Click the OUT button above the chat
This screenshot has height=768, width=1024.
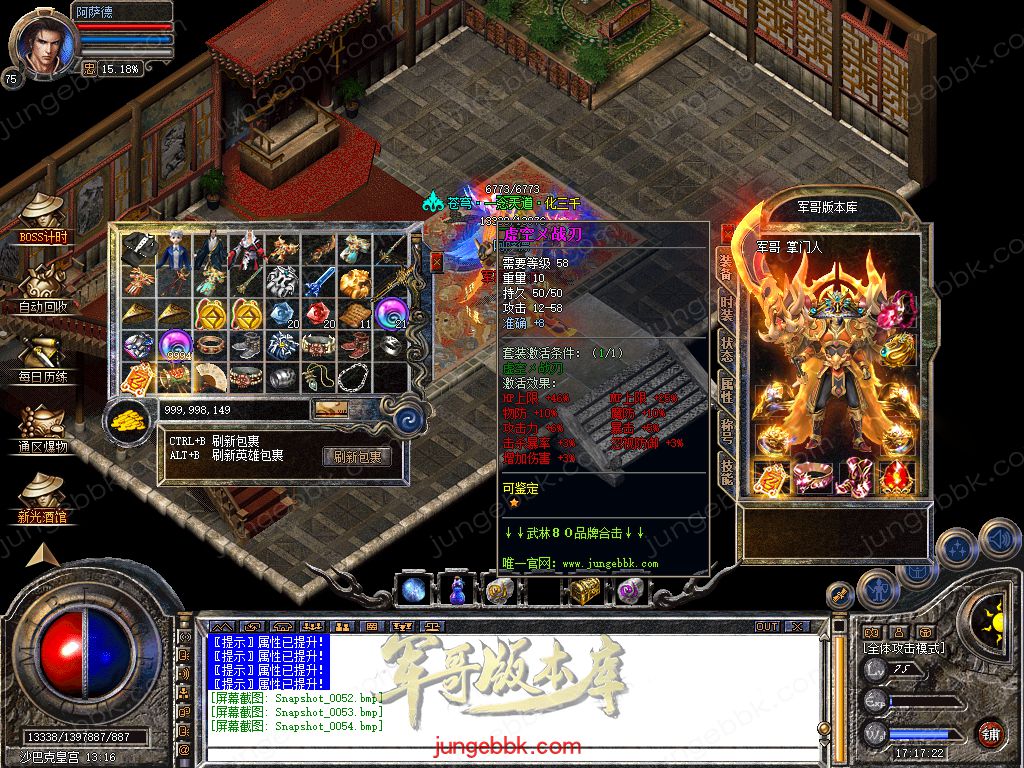coord(766,626)
